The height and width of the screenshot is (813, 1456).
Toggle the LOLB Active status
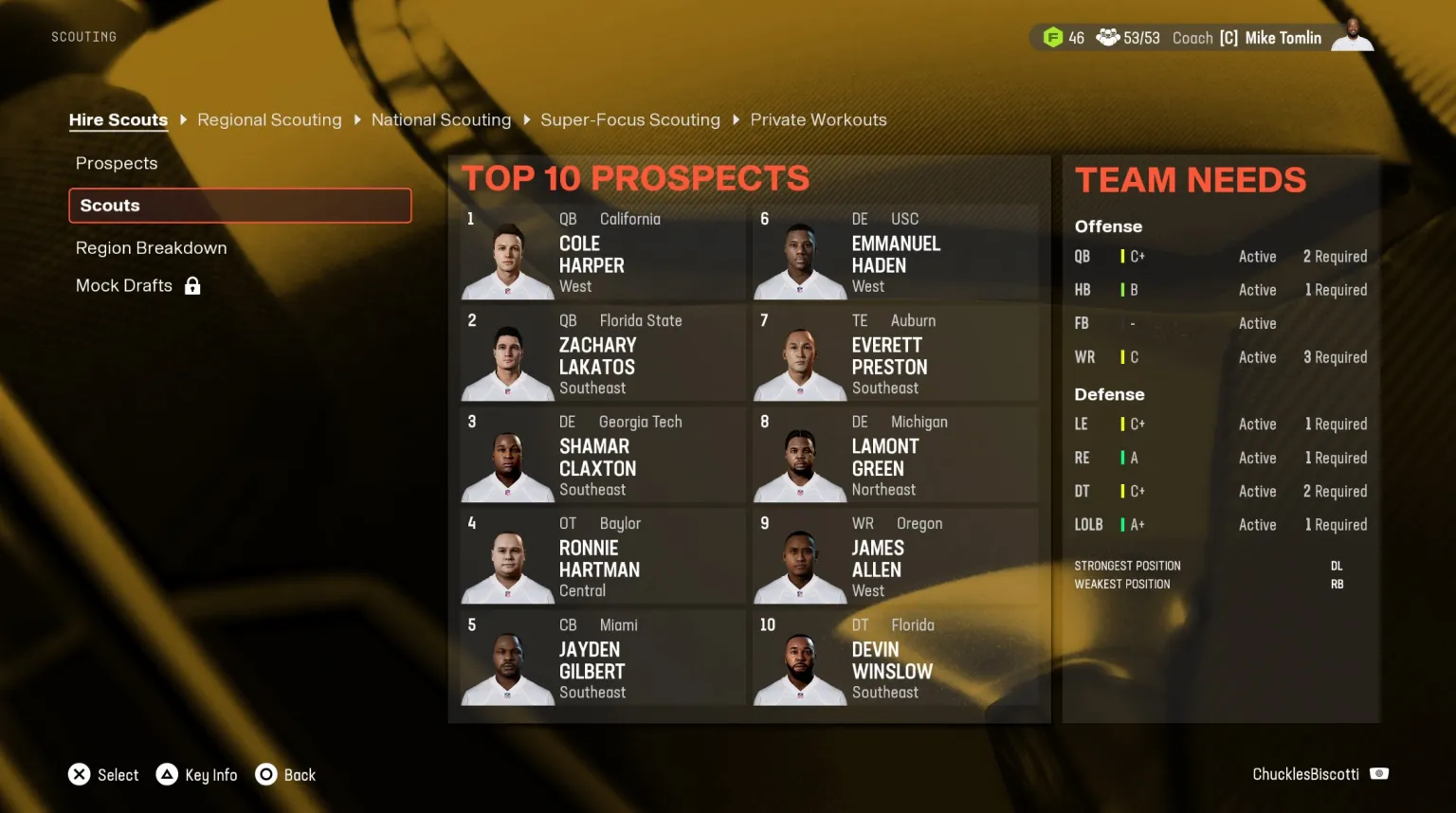coord(1257,524)
